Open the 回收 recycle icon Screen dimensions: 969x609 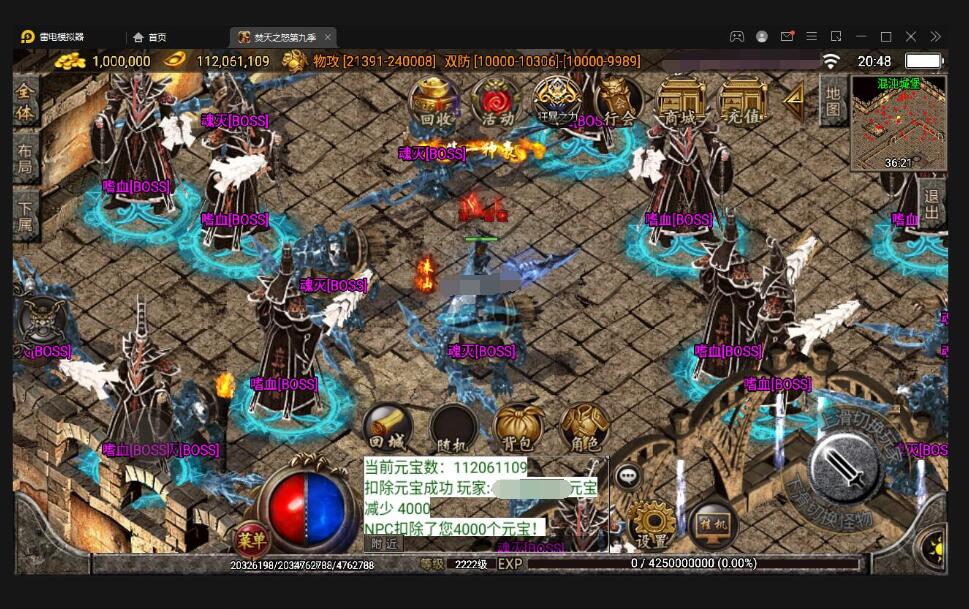click(x=435, y=102)
